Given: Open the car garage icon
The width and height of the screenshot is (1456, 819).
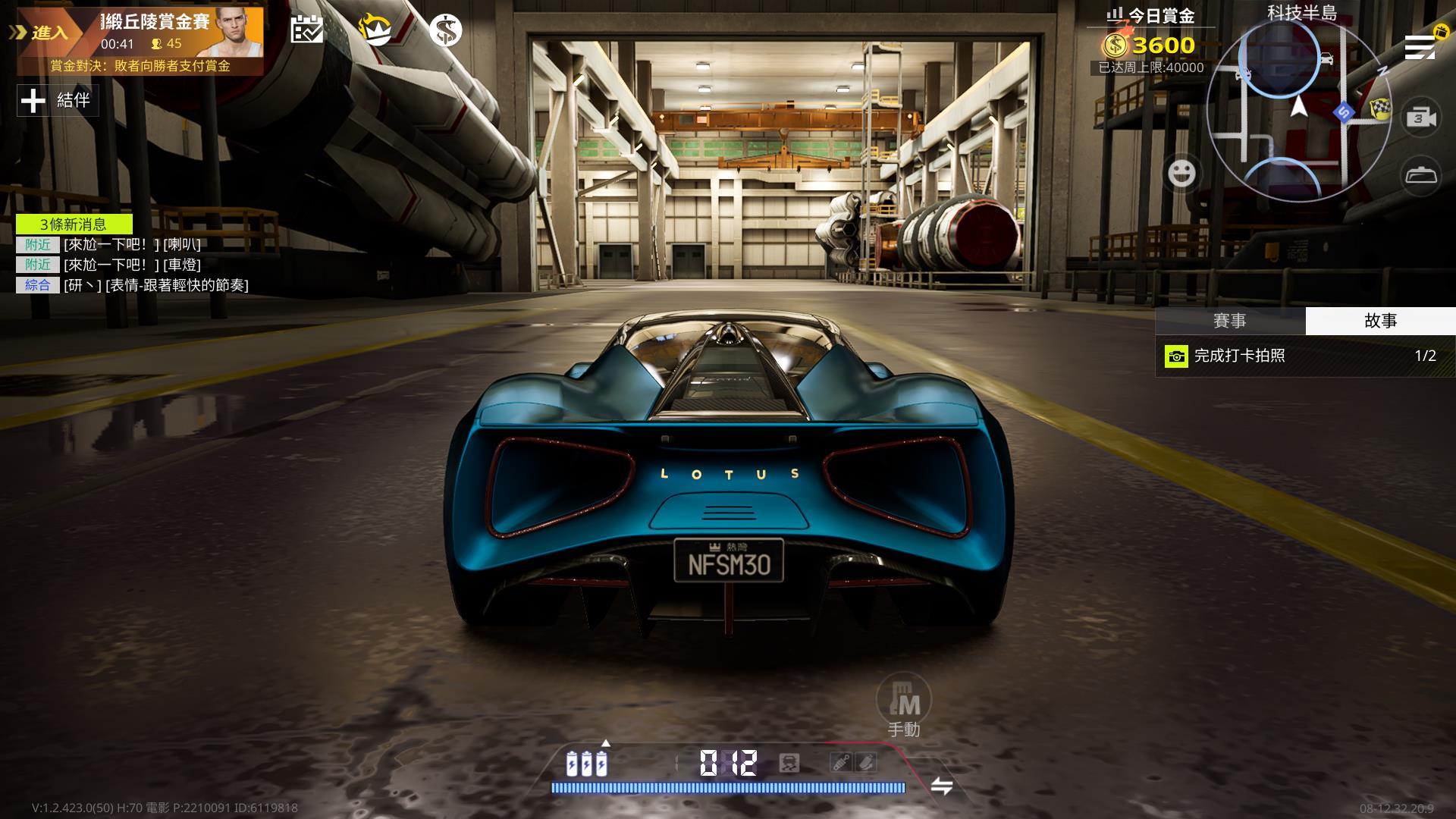Looking at the screenshot, I should 1421,176.
